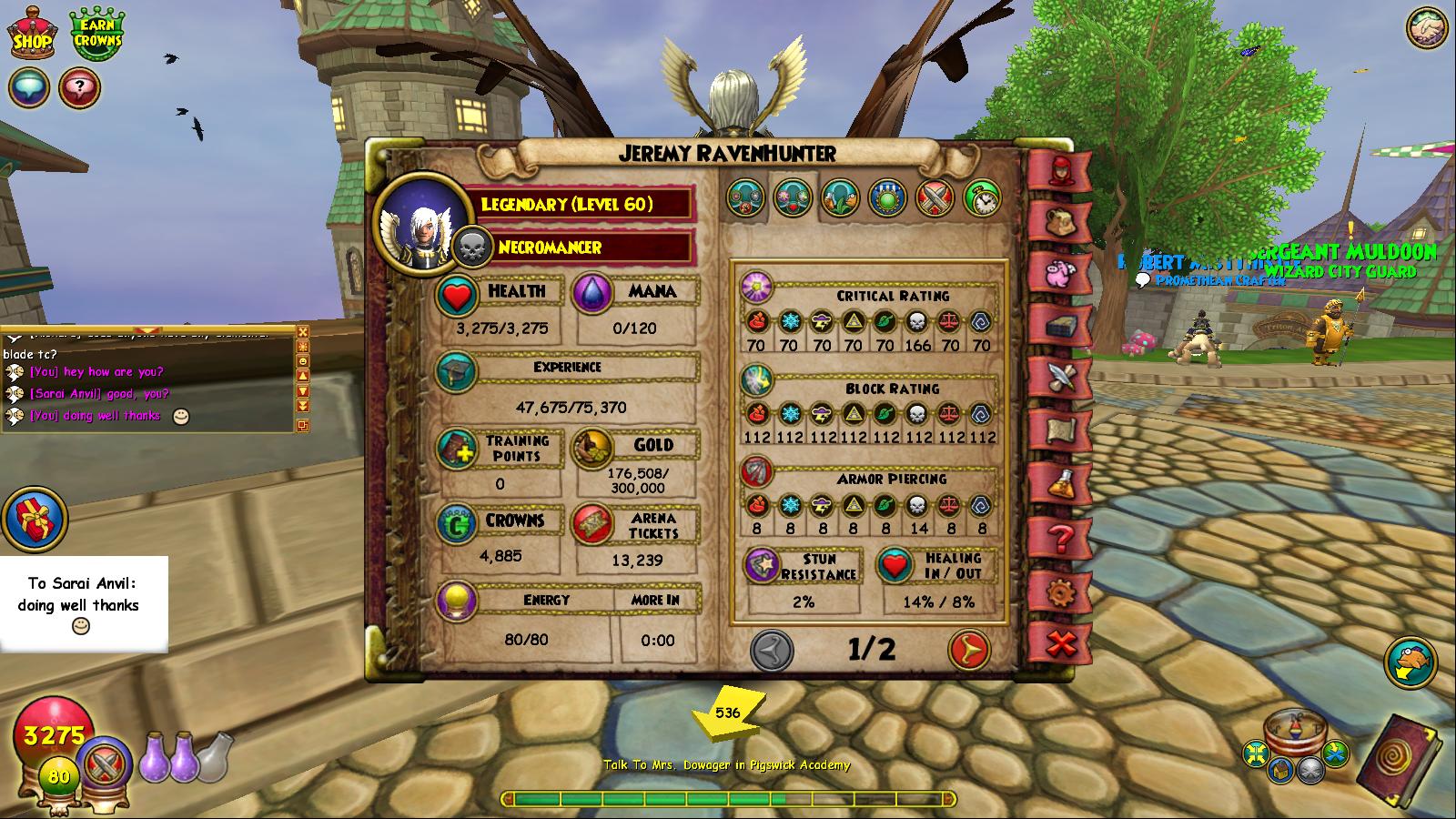Click the home teleport house icon
Screen dimensions: 1456x819
tap(1281, 770)
